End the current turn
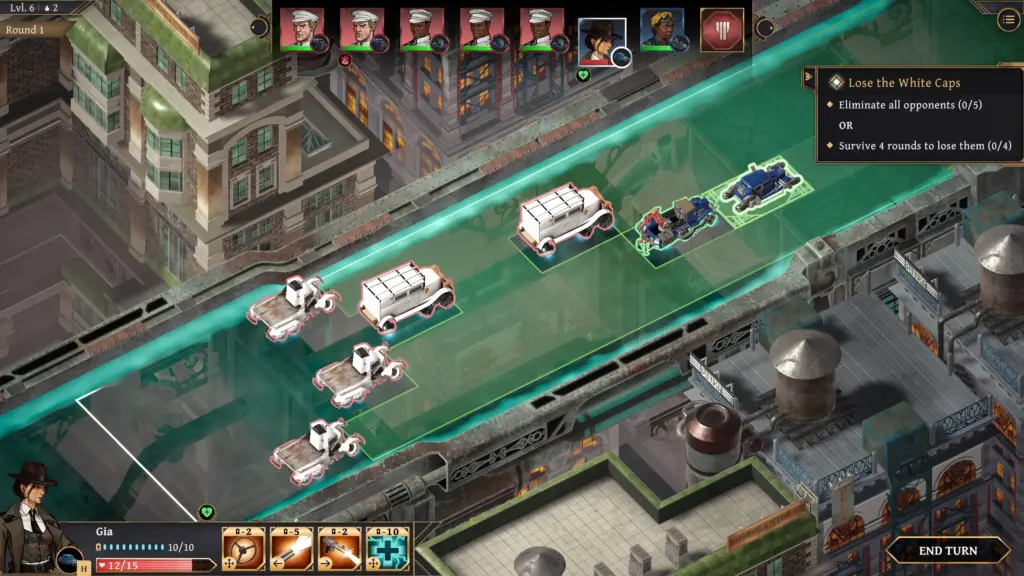Screen dimensions: 1024x576 point(947,550)
